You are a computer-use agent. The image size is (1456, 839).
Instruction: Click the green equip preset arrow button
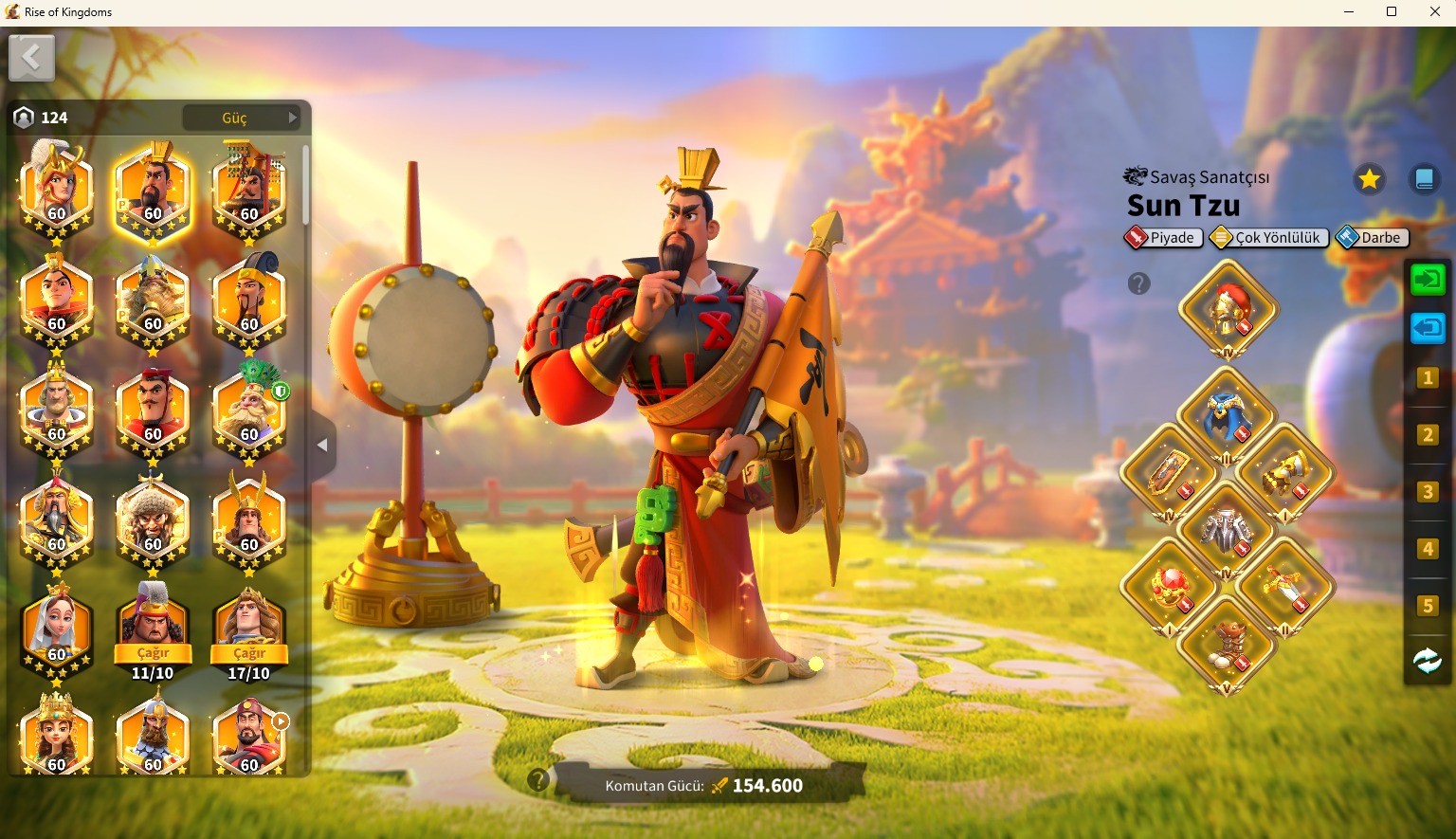pyautogui.click(x=1428, y=280)
